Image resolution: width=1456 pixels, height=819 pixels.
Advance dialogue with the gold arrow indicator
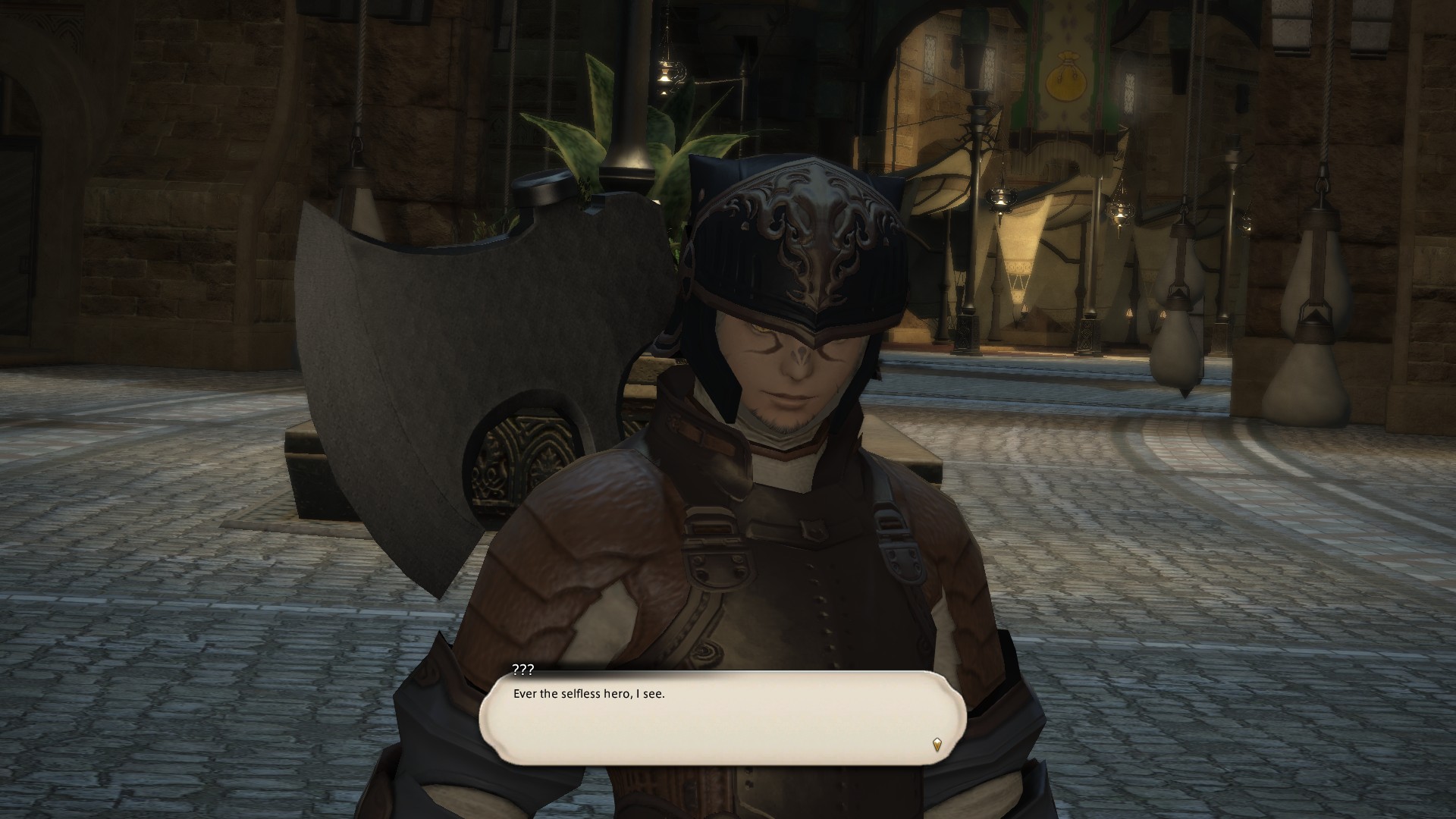click(x=937, y=744)
